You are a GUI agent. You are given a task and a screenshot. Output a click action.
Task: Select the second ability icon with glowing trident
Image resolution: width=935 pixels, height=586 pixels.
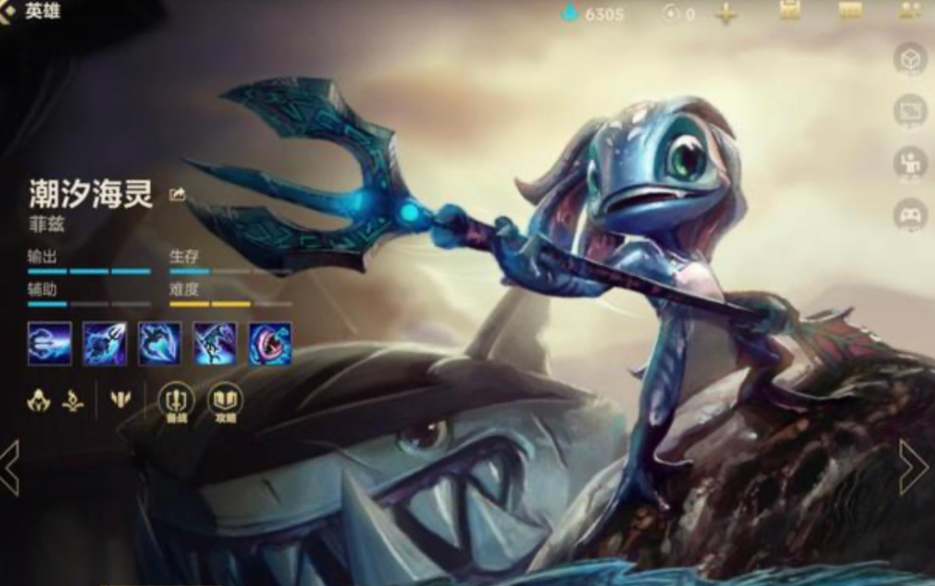[x=104, y=343]
